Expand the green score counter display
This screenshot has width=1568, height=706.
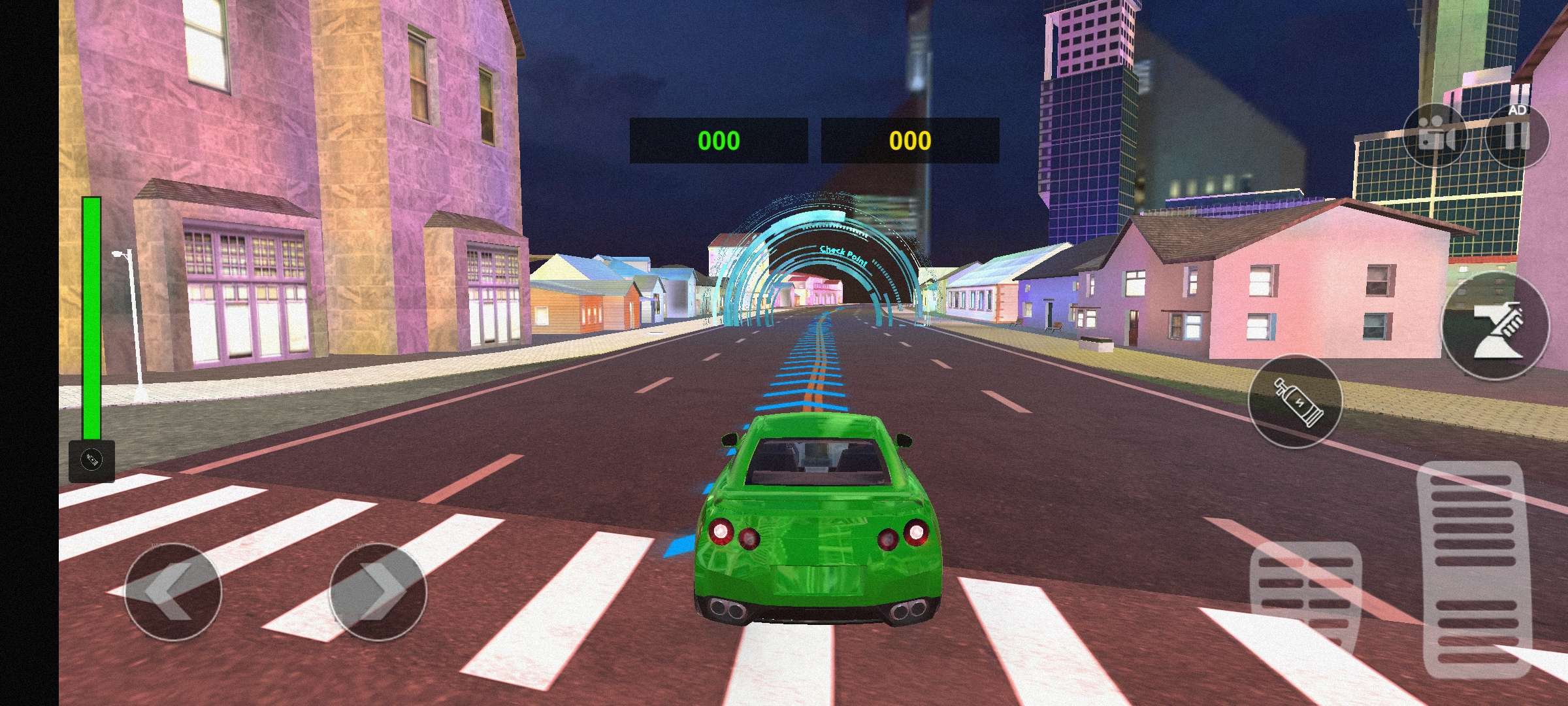click(717, 138)
